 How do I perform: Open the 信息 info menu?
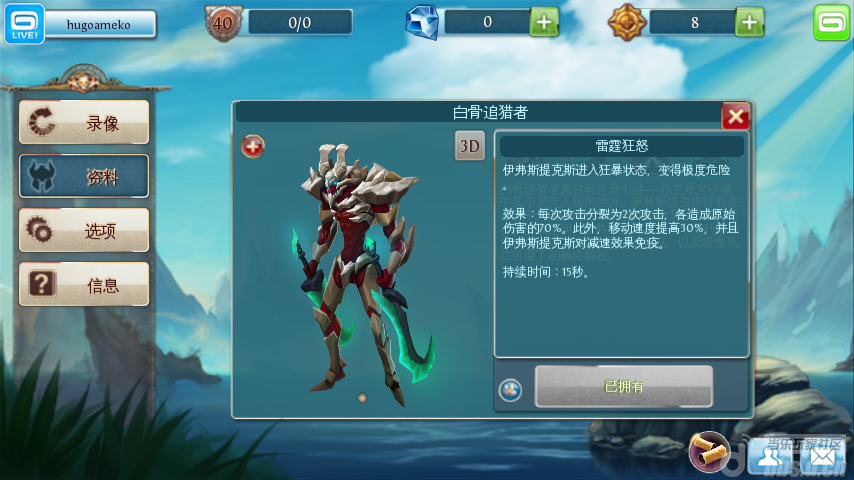pos(84,284)
